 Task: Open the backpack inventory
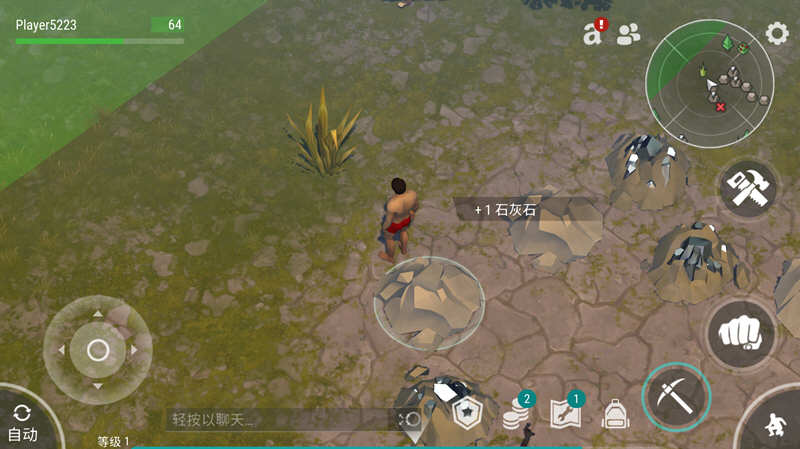click(614, 415)
